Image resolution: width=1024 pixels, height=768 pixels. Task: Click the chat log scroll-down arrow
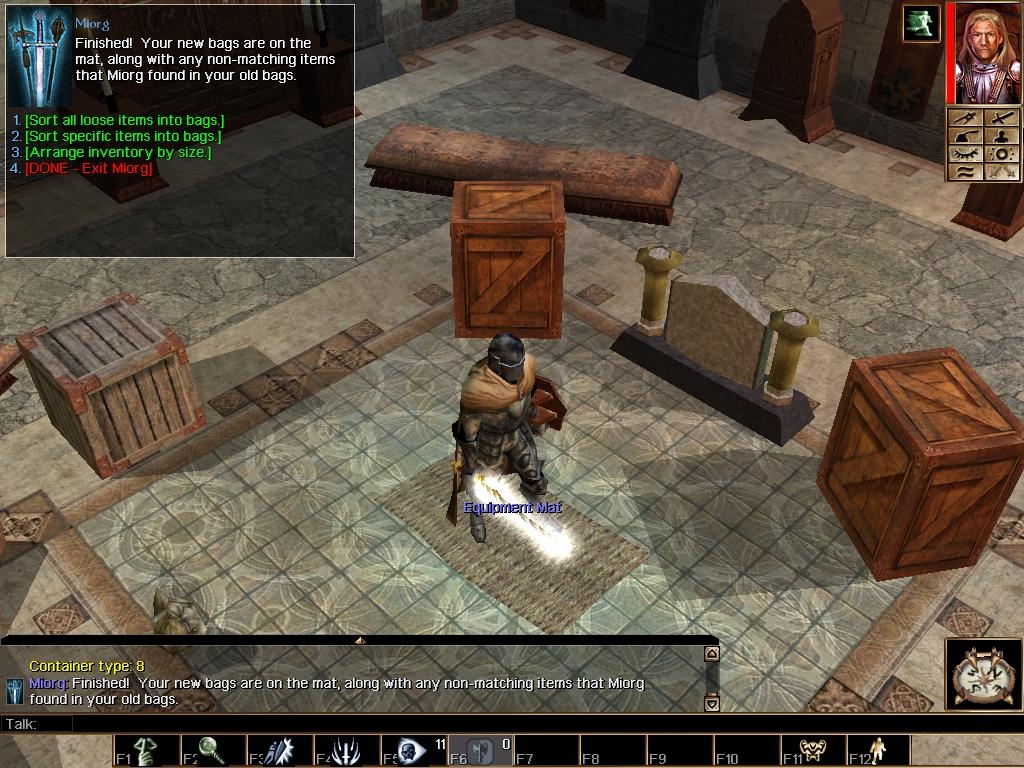click(x=712, y=703)
